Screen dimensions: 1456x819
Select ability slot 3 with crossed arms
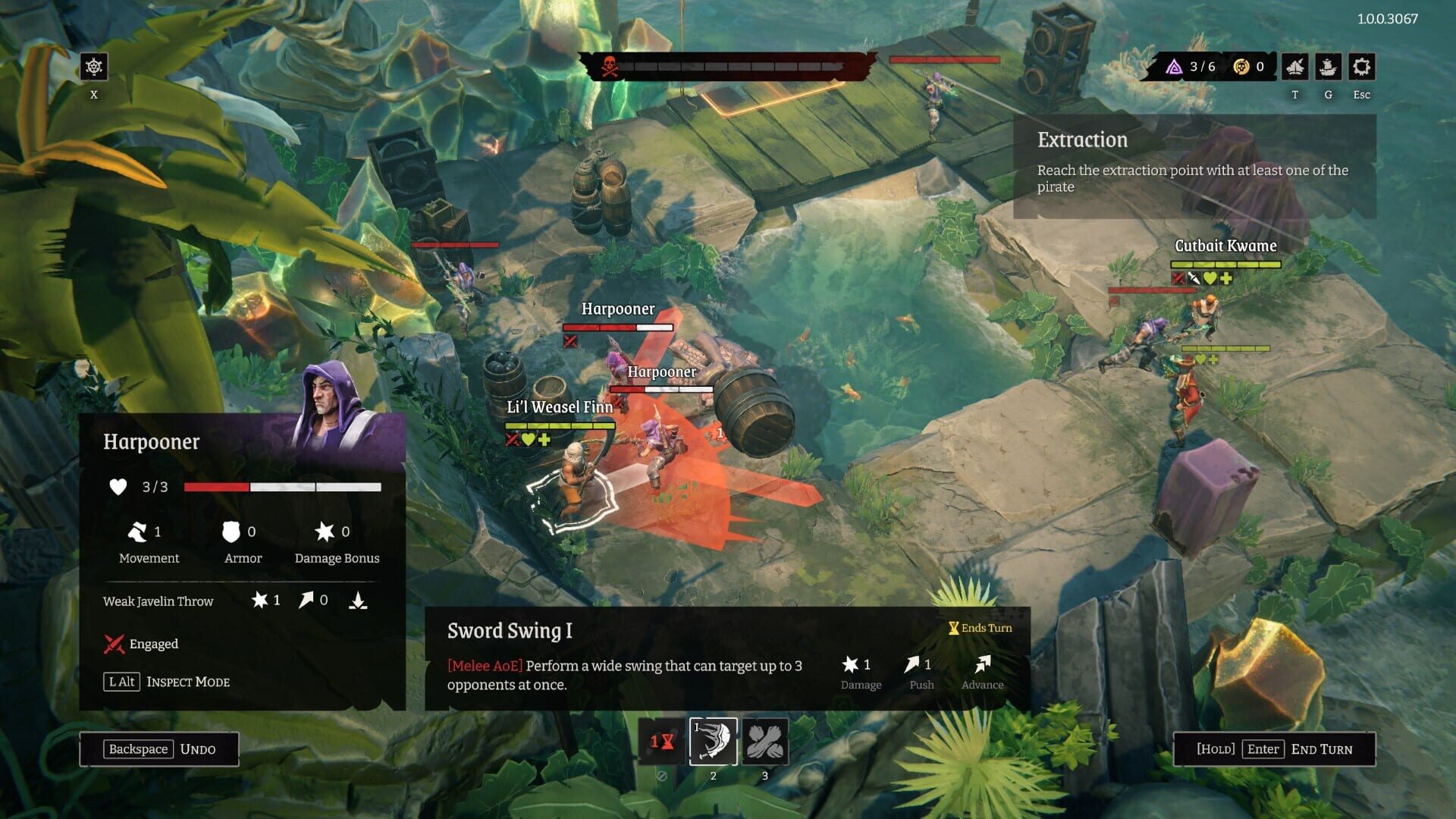[765, 742]
